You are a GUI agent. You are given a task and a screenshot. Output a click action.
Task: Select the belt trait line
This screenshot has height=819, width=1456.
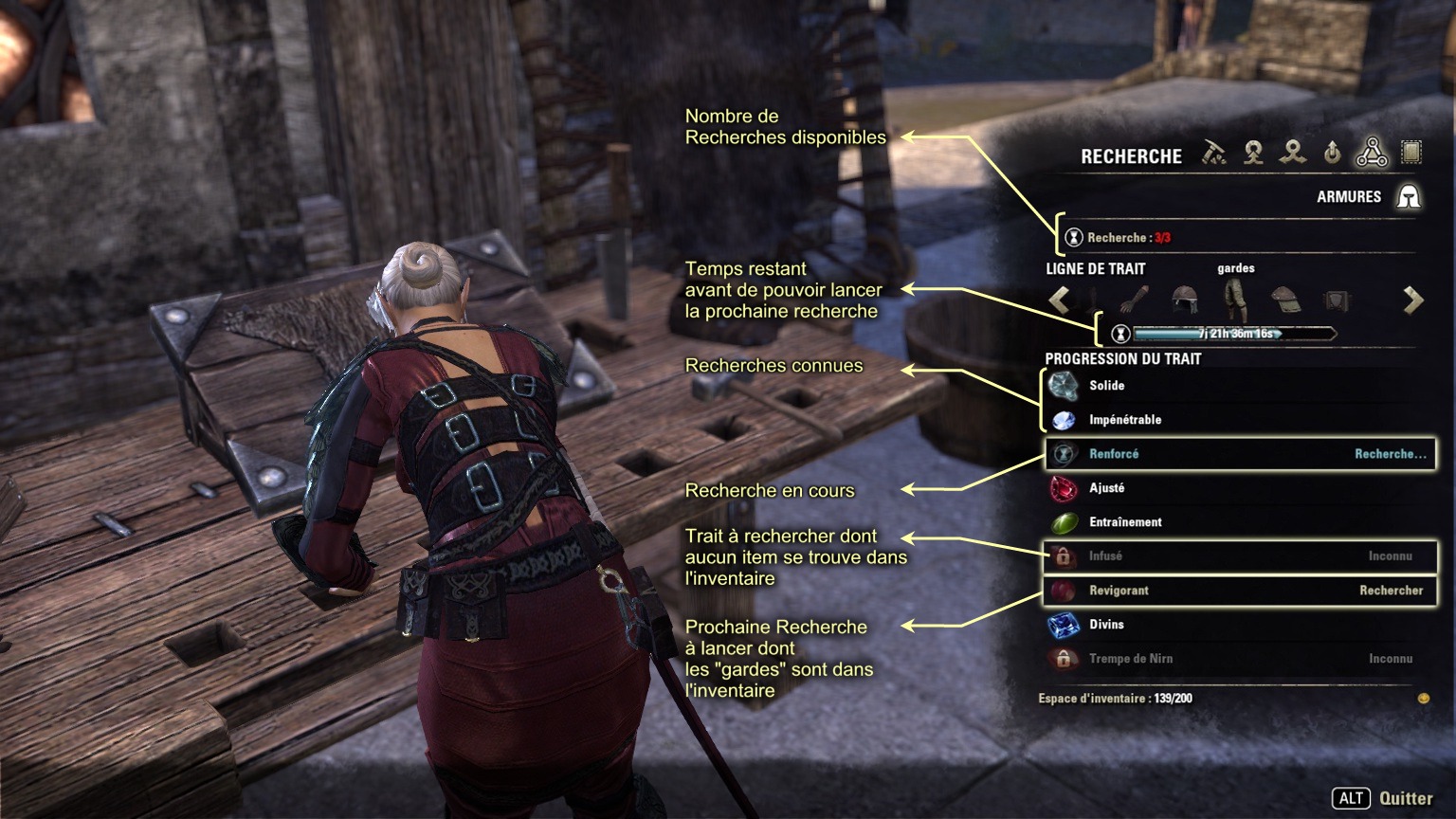pyautogui.click(x=1336, y=300)
